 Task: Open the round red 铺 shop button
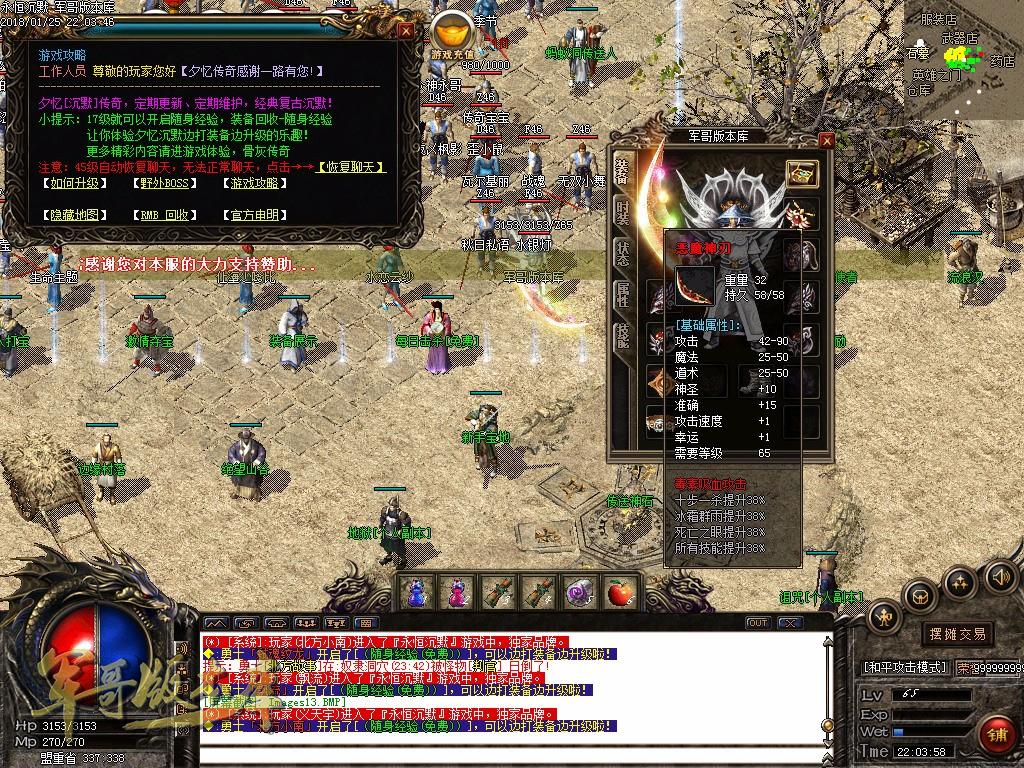[x=995, y=734]
